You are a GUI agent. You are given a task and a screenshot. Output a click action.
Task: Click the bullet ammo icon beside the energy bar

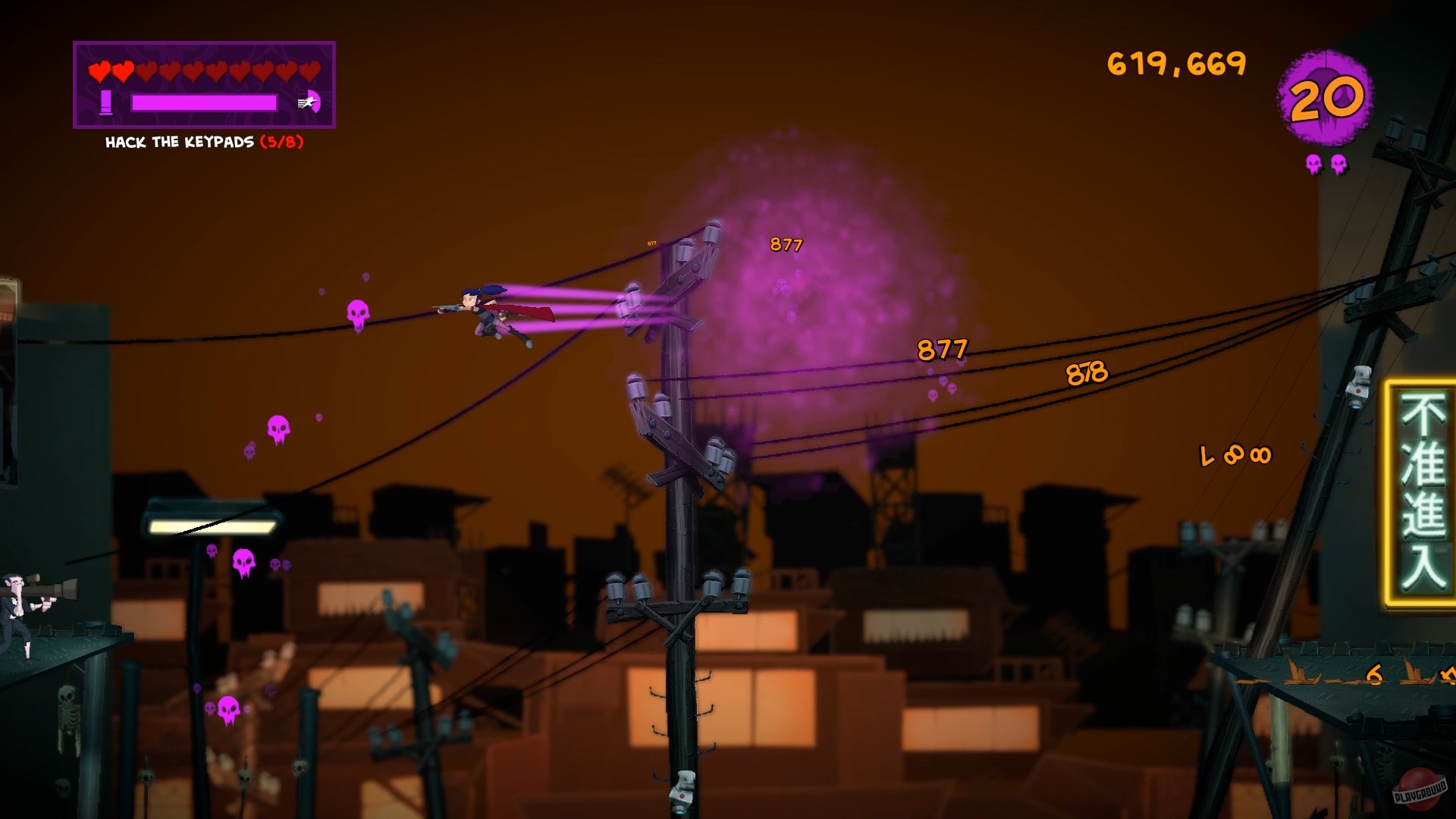(107, 102)
